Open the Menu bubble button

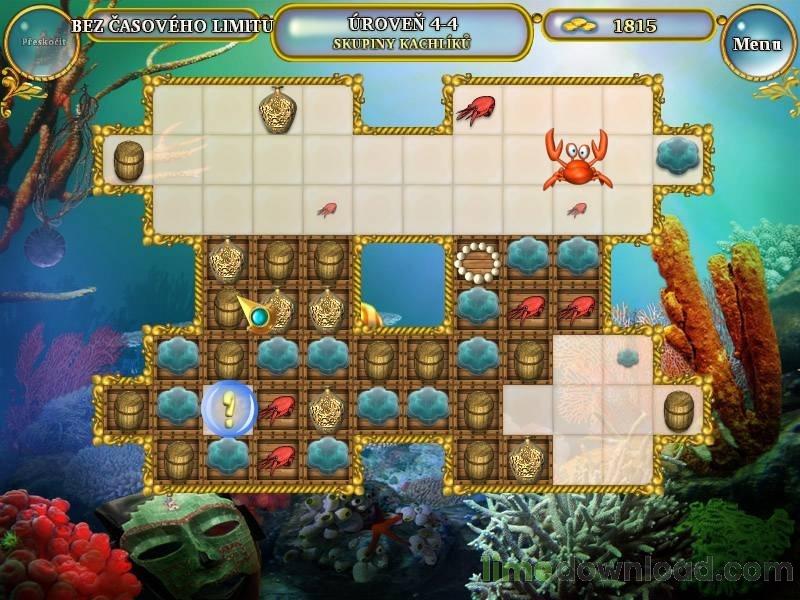pos(758,44)
